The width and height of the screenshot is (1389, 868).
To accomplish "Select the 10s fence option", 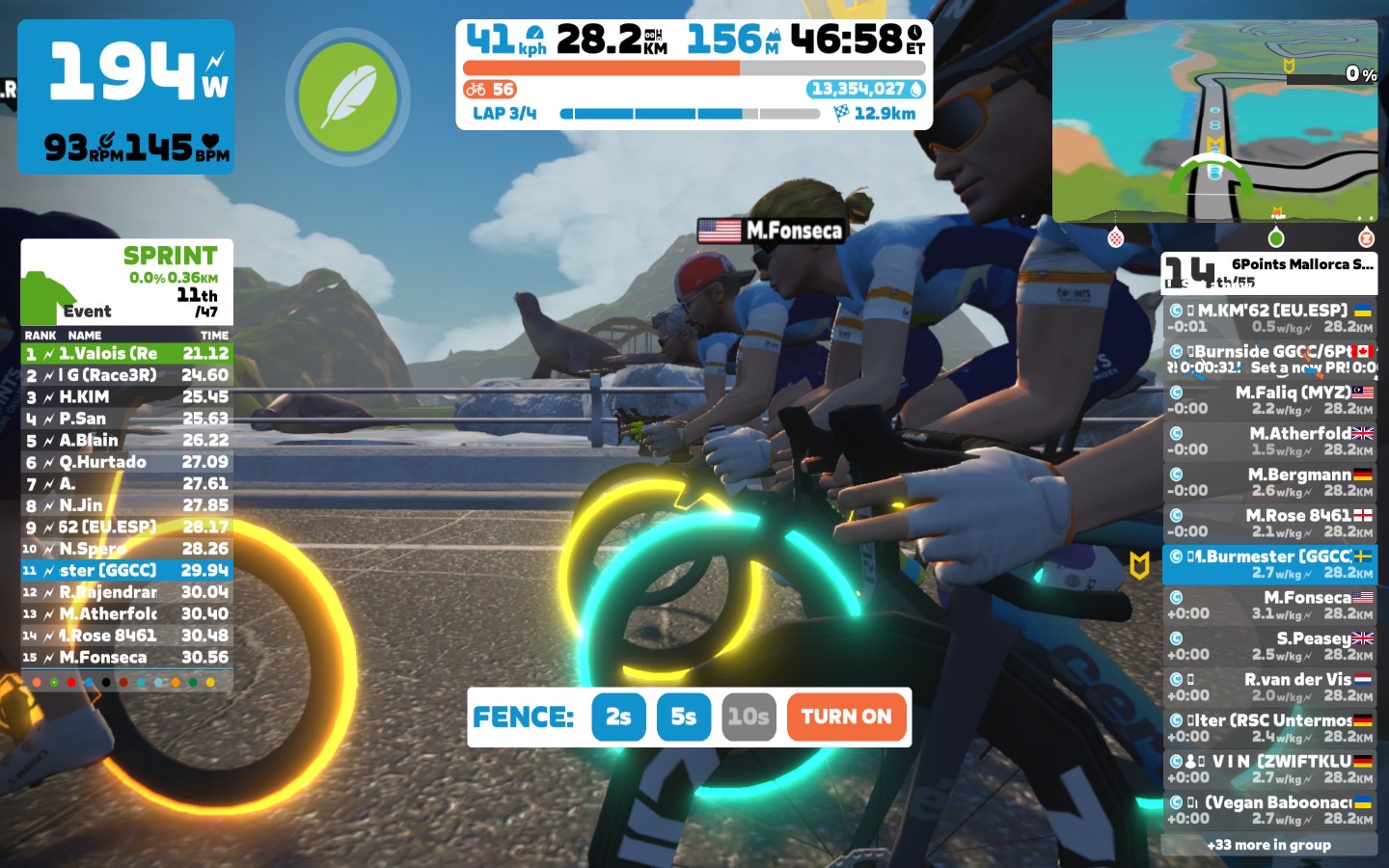I will pos(749,717).
